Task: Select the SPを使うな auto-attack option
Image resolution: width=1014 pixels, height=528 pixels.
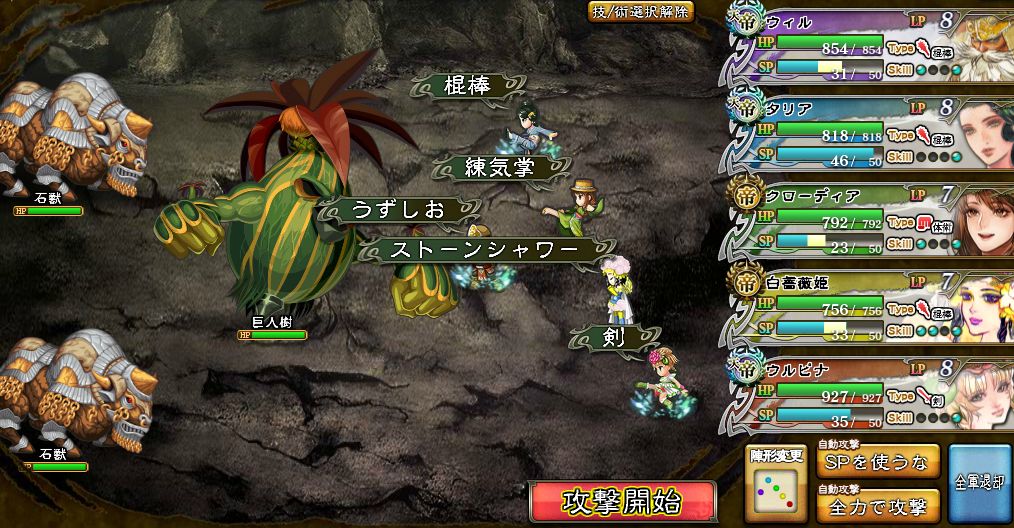Action: click(x=878, y=463)
